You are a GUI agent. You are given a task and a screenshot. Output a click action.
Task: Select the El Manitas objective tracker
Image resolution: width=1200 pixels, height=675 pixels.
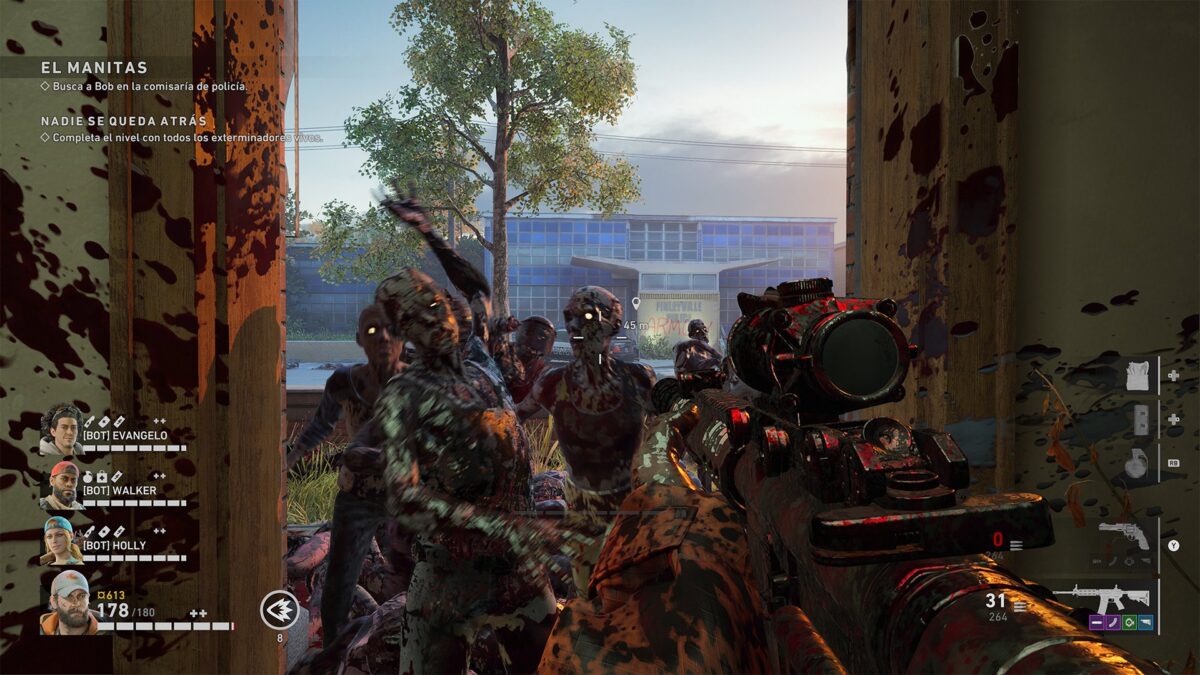click(x=95, y=68)
